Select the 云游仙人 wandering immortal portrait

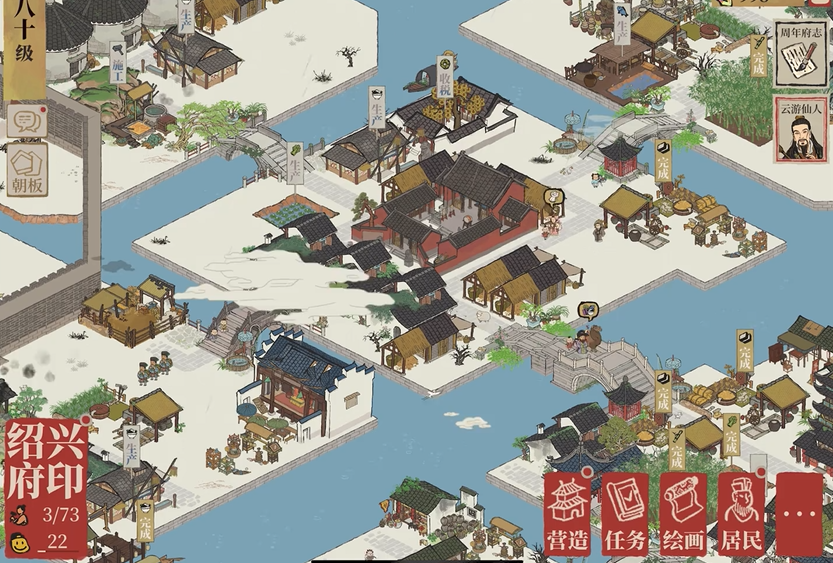point(799,130)
